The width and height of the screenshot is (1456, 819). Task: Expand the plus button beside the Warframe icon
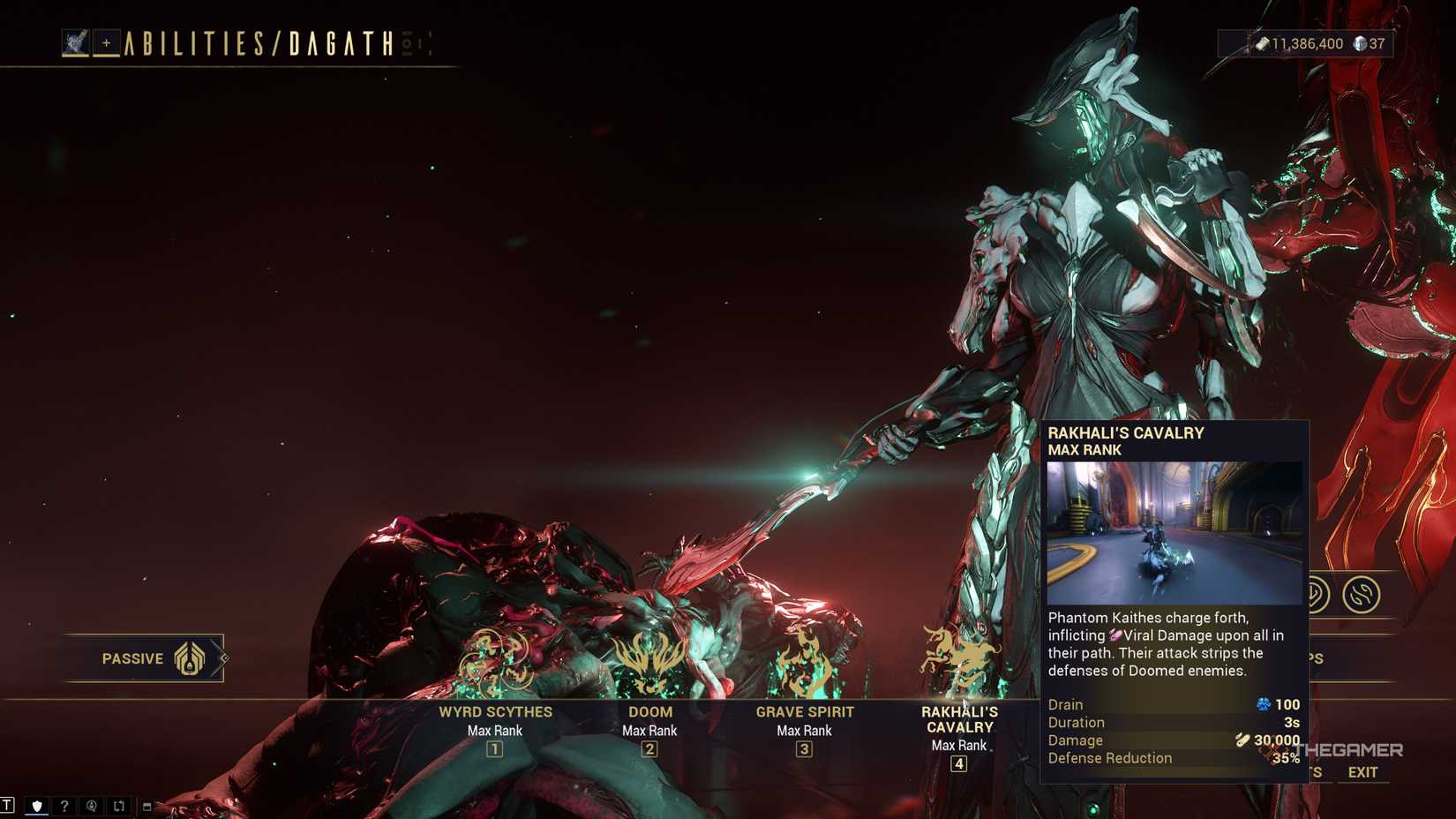(x=107, y=43)
